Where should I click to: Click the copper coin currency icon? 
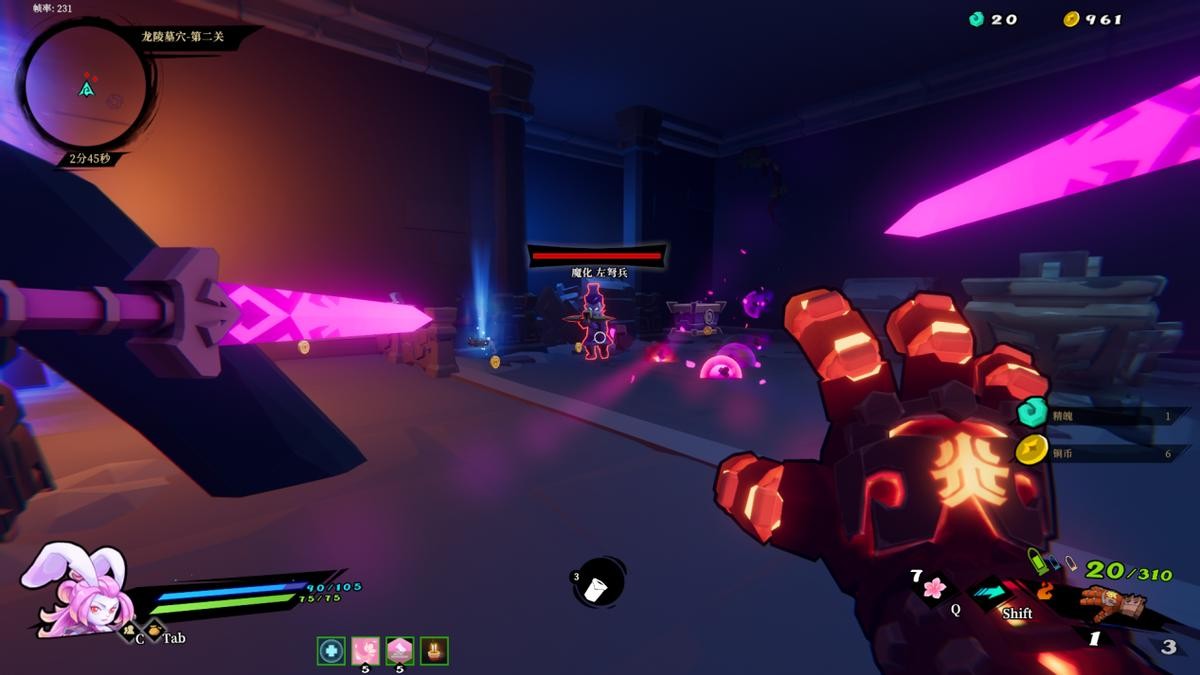click(1071, 19)
